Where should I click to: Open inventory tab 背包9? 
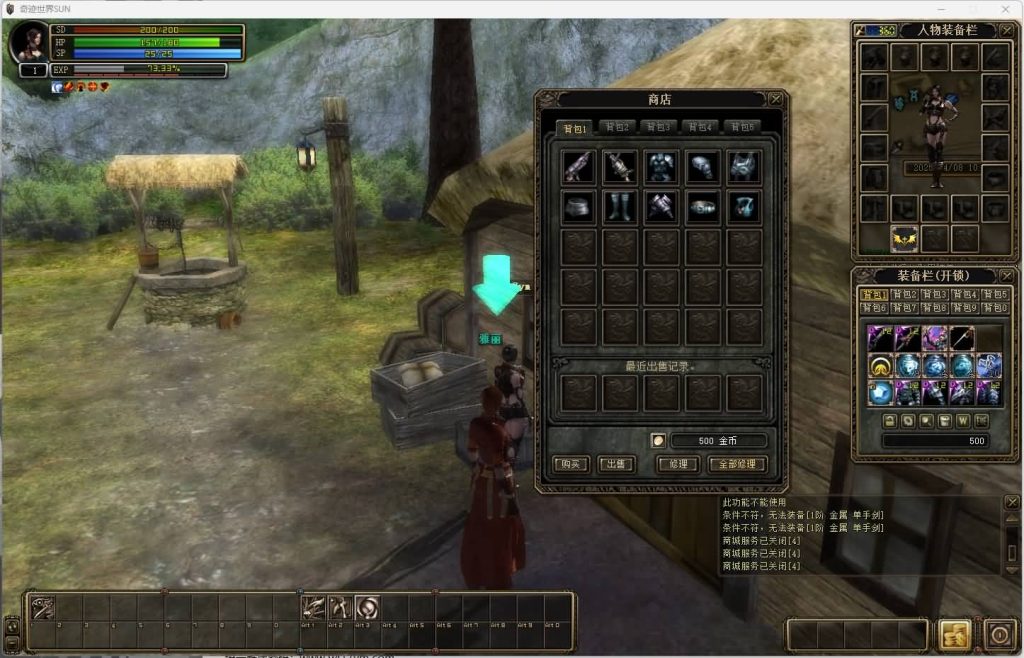point(964,308)
